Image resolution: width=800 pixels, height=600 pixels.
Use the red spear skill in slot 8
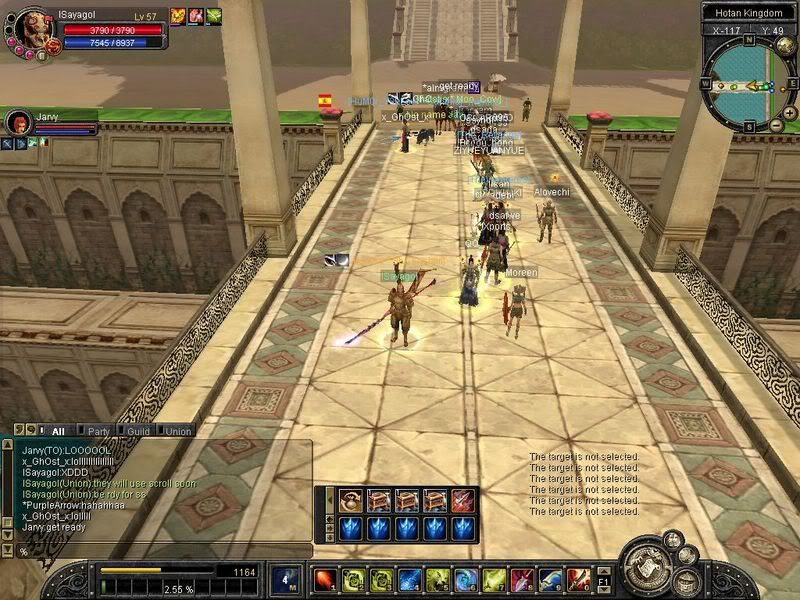tap(521, 579)
